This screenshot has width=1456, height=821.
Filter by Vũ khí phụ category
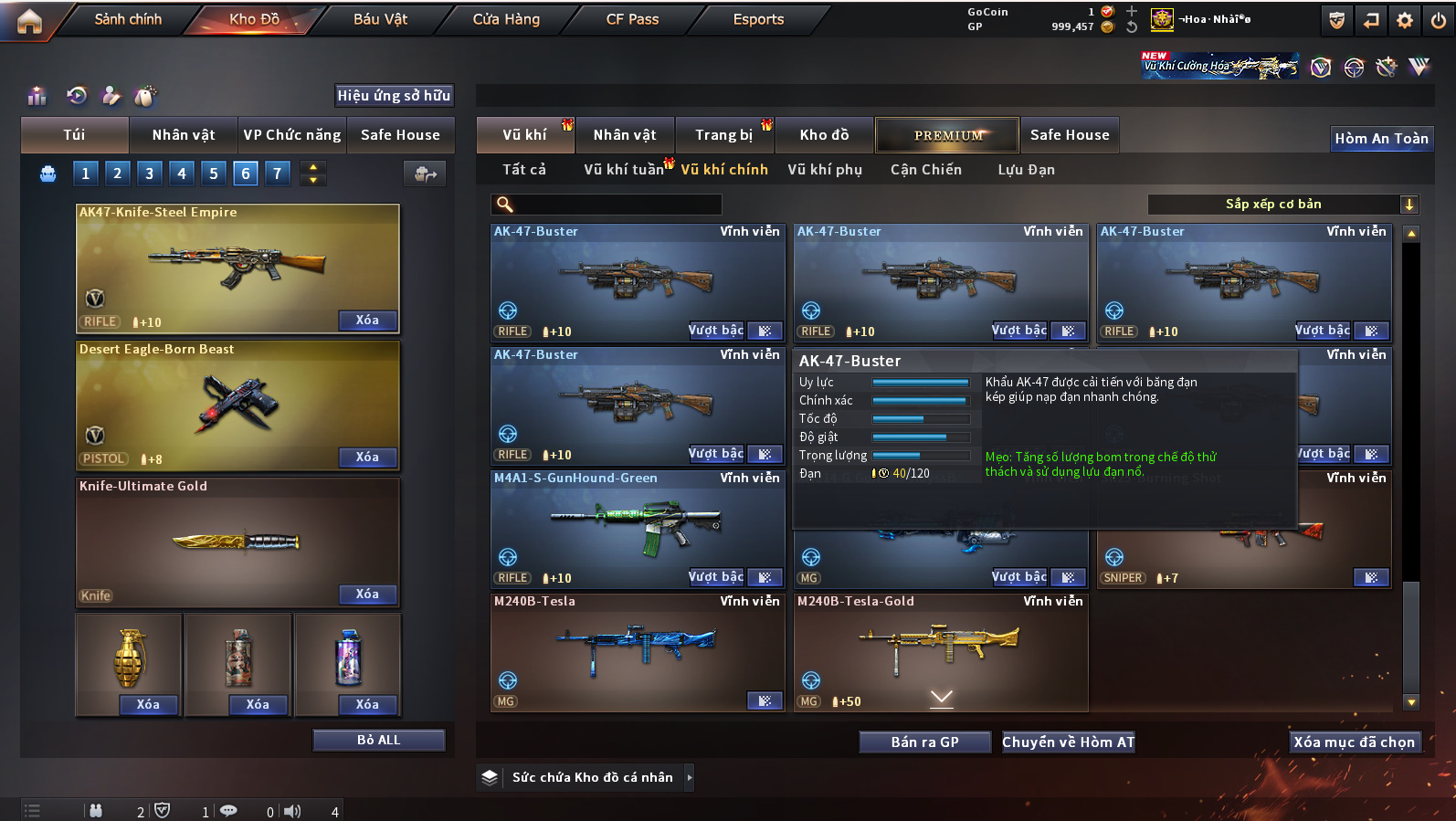point(825,170)
